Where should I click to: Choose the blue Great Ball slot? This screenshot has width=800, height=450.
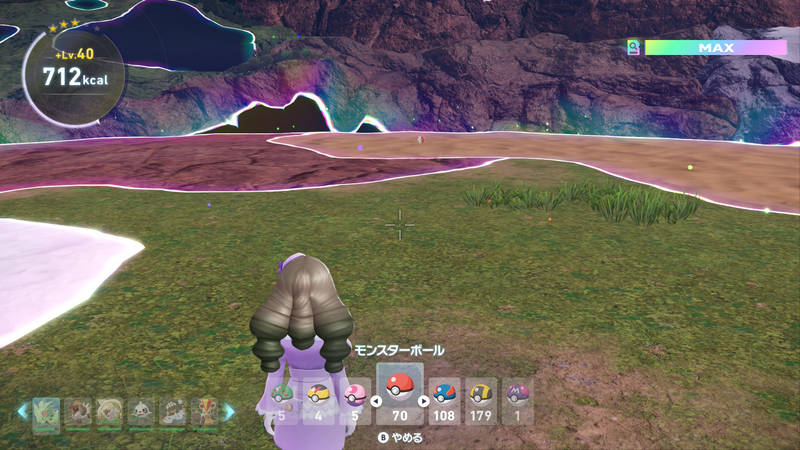tap(444, 398)
